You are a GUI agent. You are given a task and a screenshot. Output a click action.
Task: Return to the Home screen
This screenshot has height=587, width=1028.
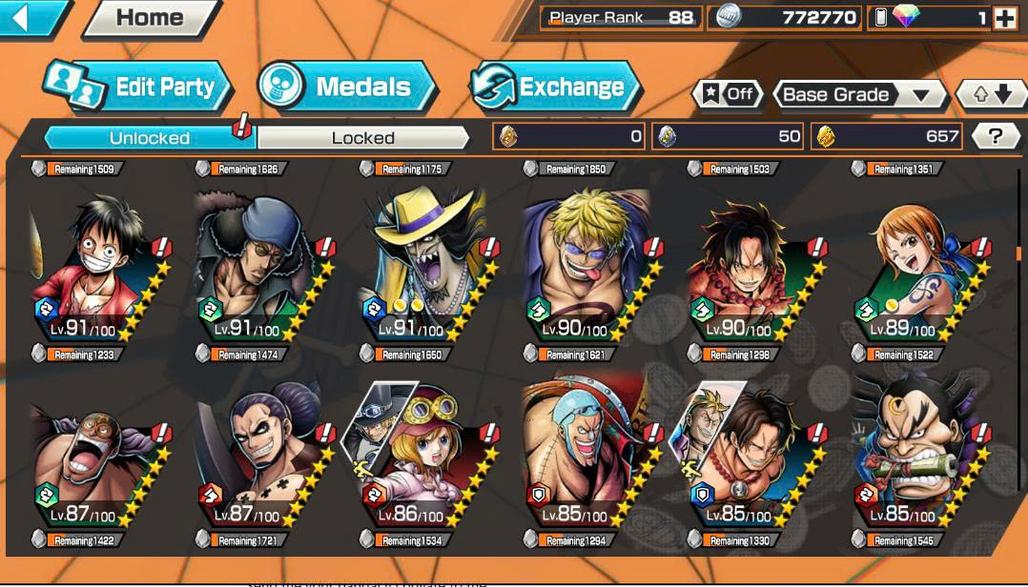coord(150,18)
